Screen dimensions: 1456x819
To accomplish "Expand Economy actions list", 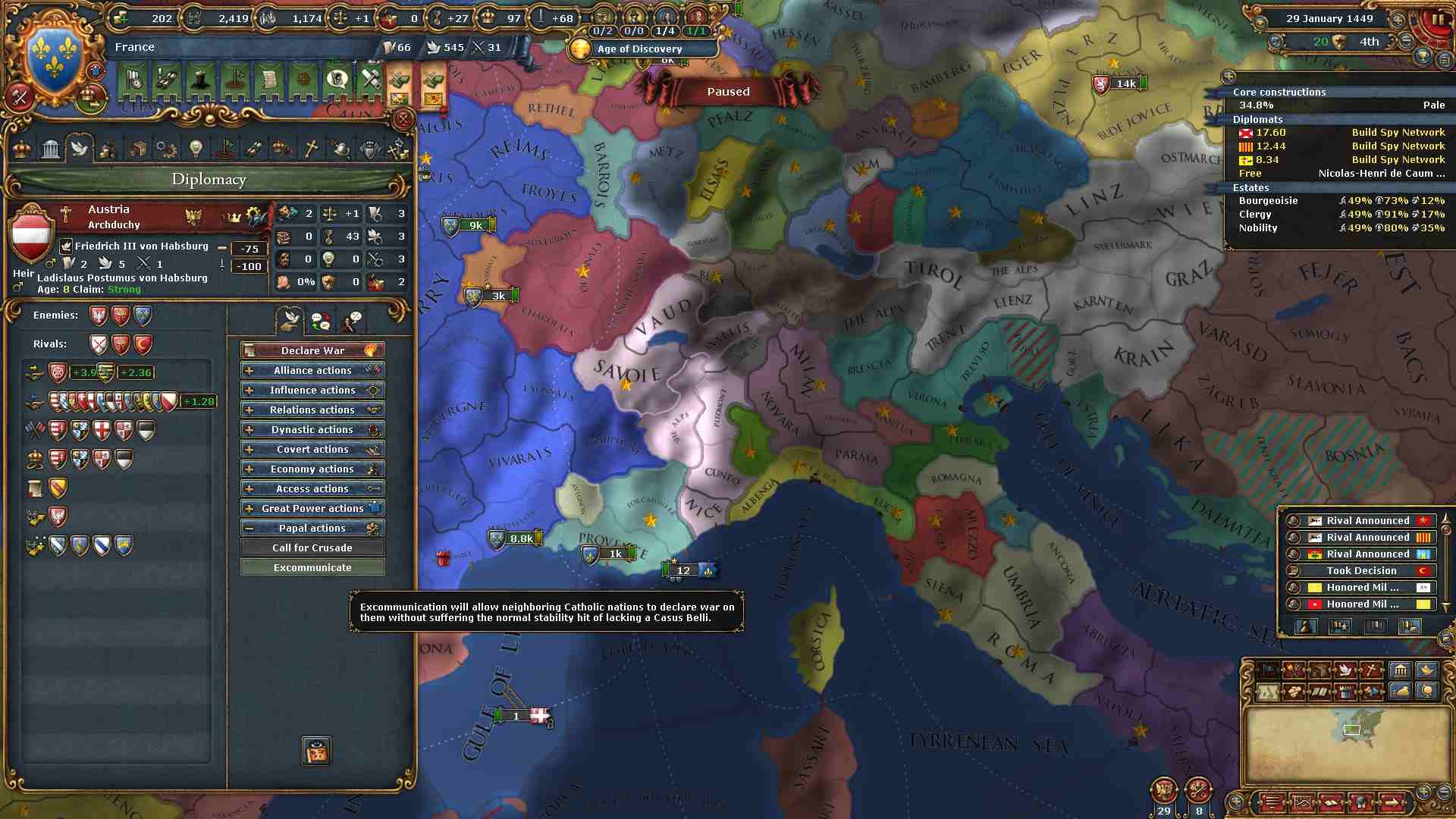I will [x=312, y=469].
